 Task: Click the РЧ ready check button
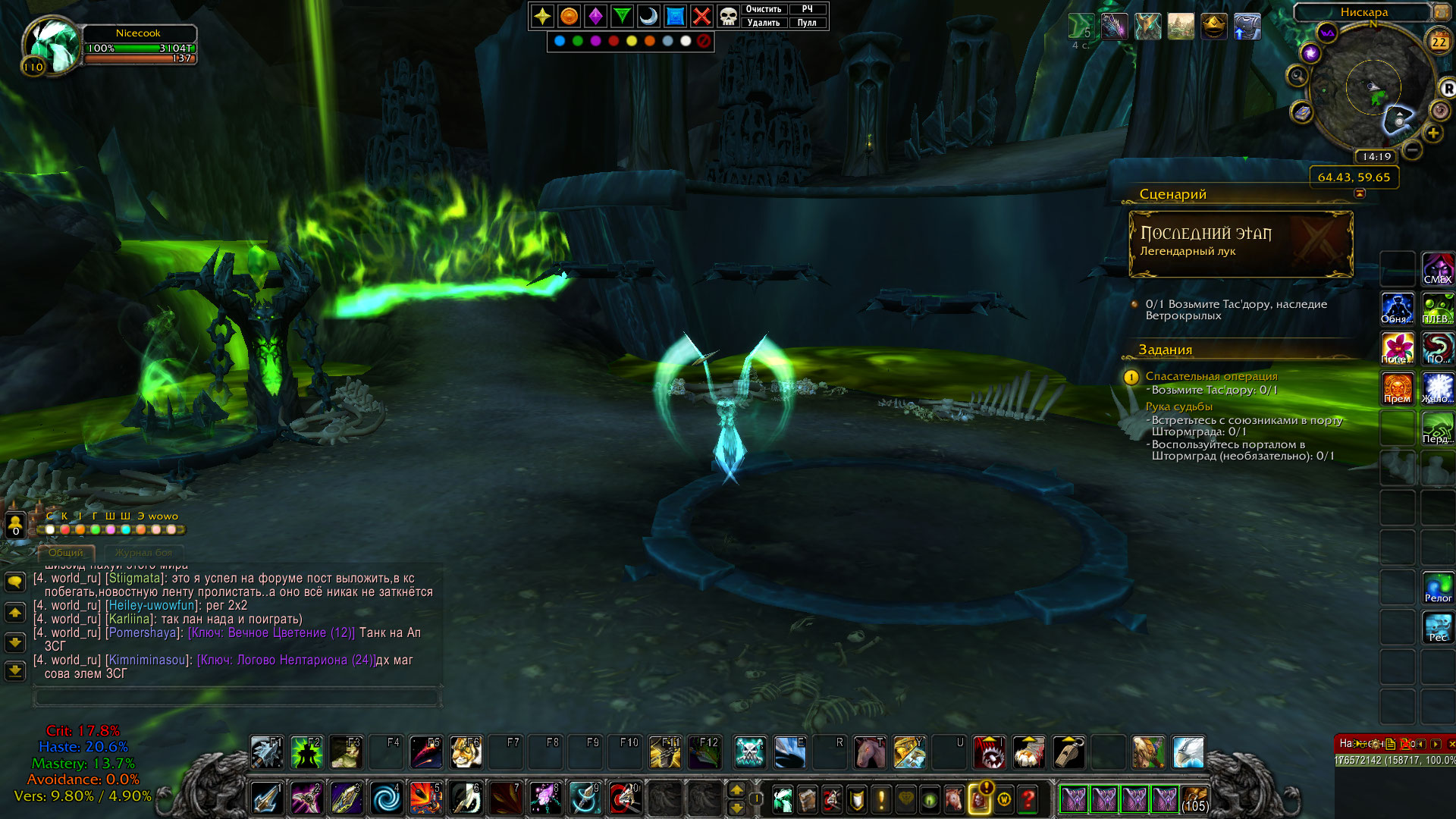coord(807,9)
